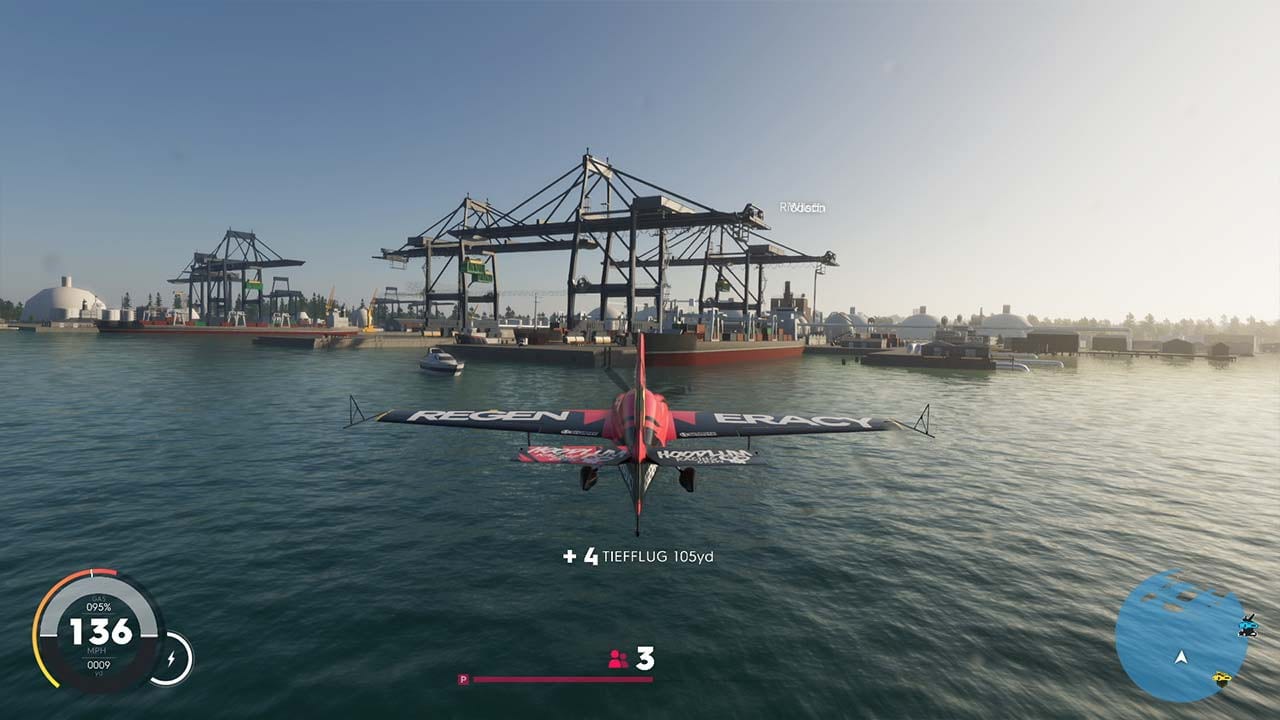Open the circular blue minimap
1280x720 pixels.
click(x=1180, y=635)
